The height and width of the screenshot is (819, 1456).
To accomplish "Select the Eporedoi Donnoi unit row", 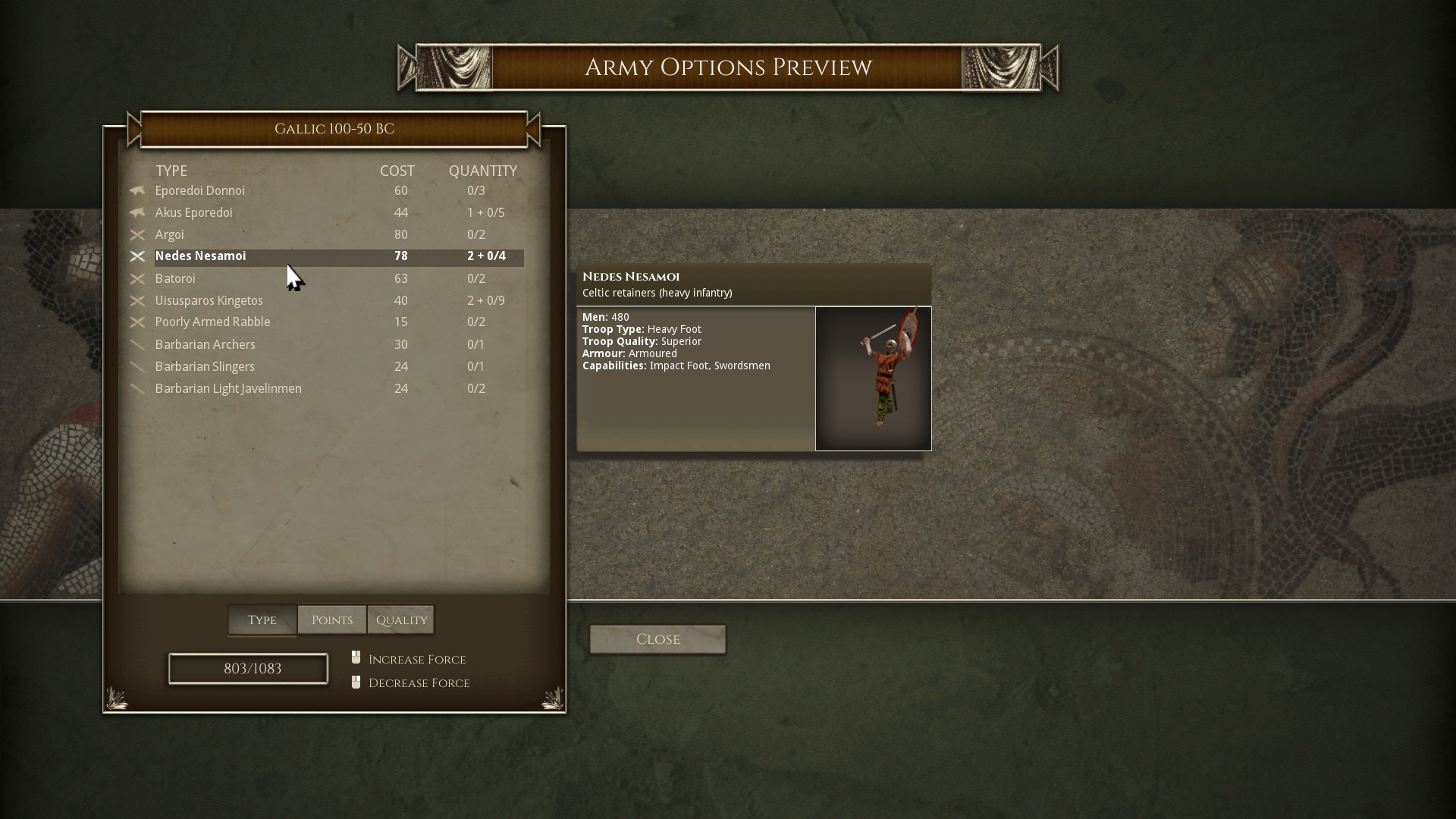I will pos(199,191).
